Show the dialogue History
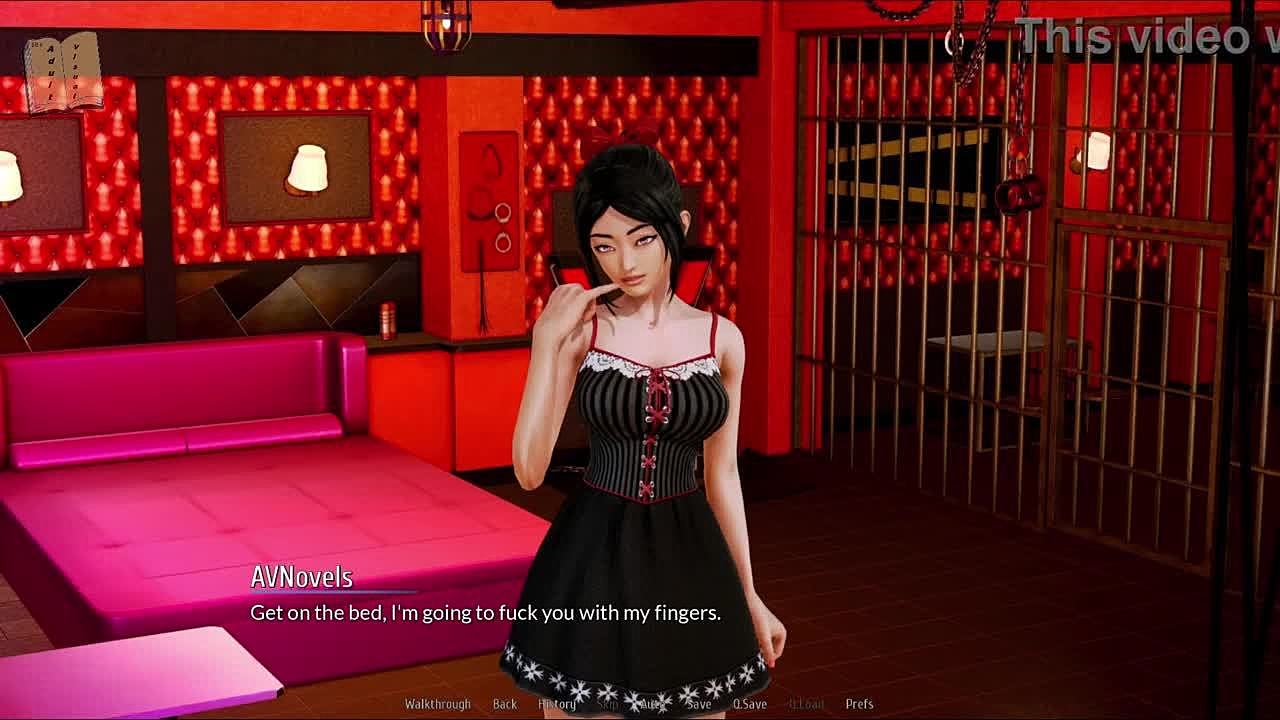 (x=557, y=704)
